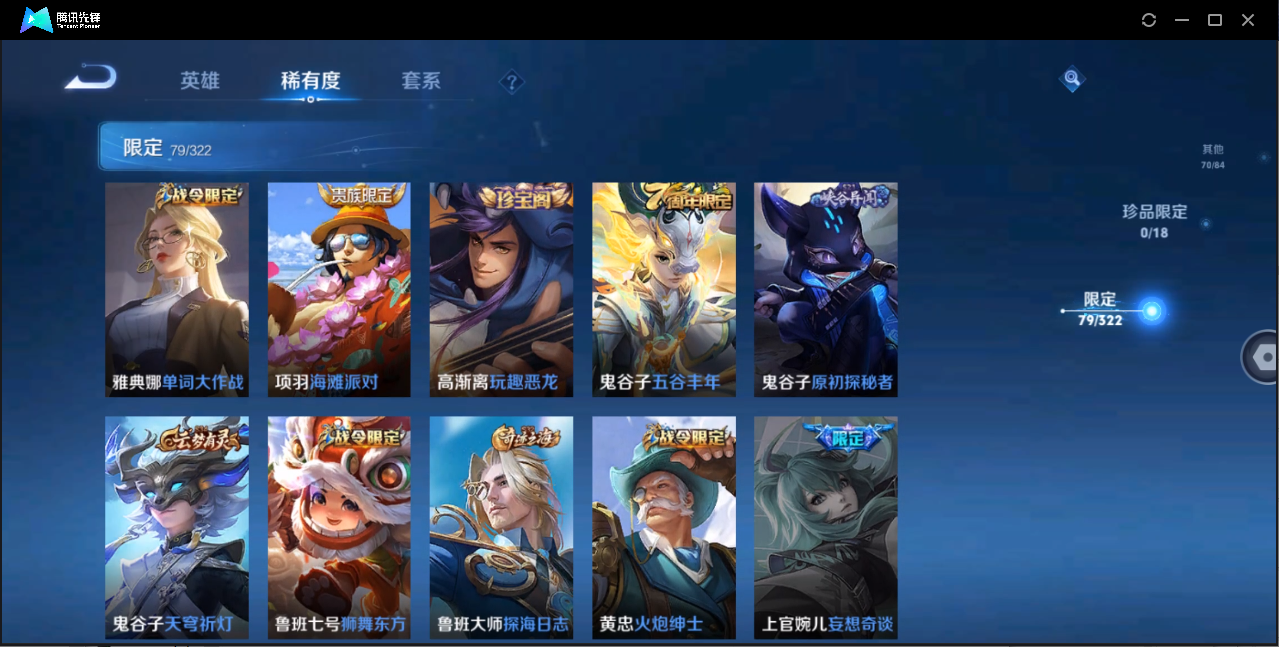Screen dimensions: 1279x647
Task: View the 鬼谷子 五谷丰年 skin card
Action: point(664,289)
